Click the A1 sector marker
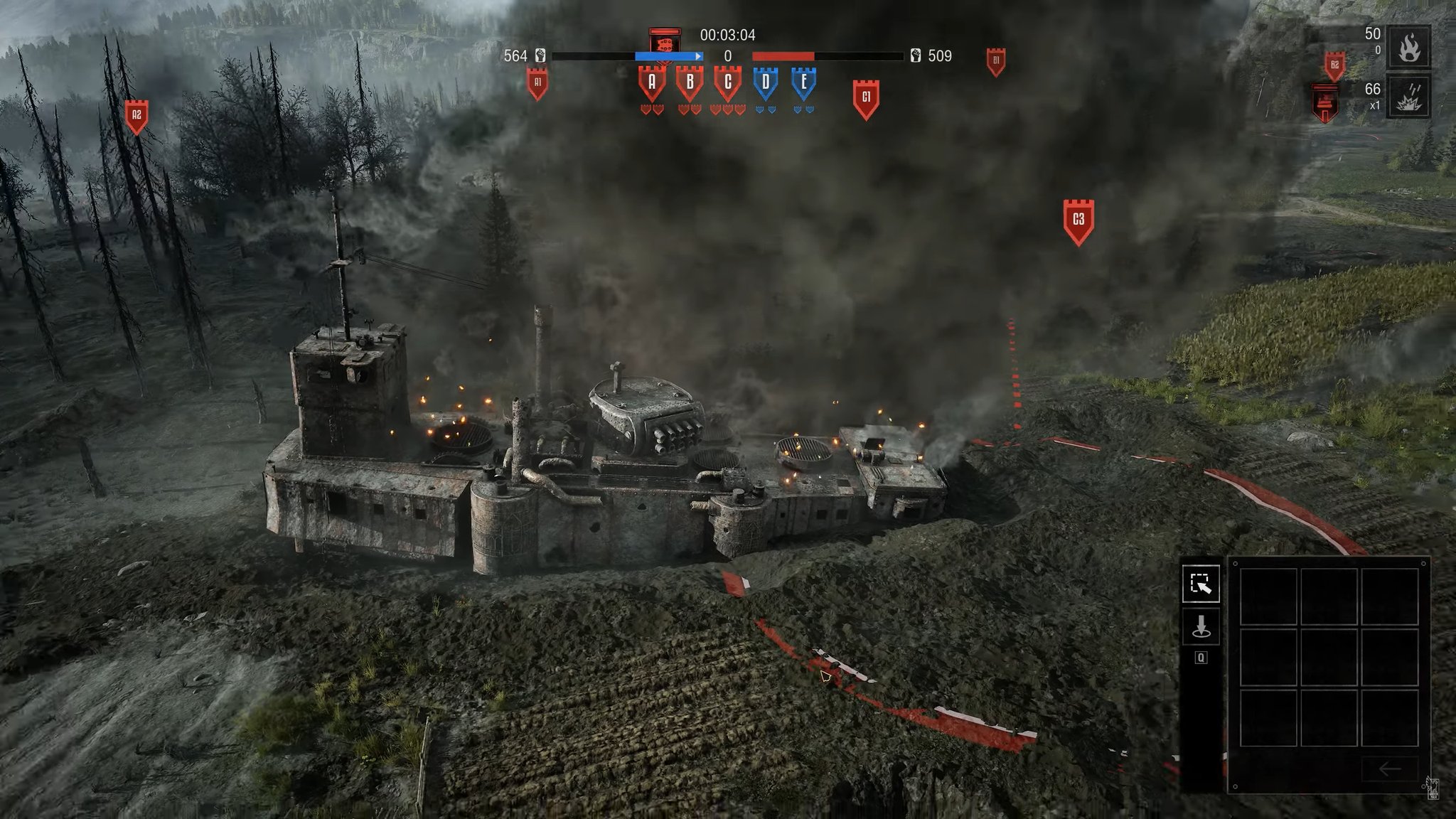The image size is (1456, 819). [537, 83]
